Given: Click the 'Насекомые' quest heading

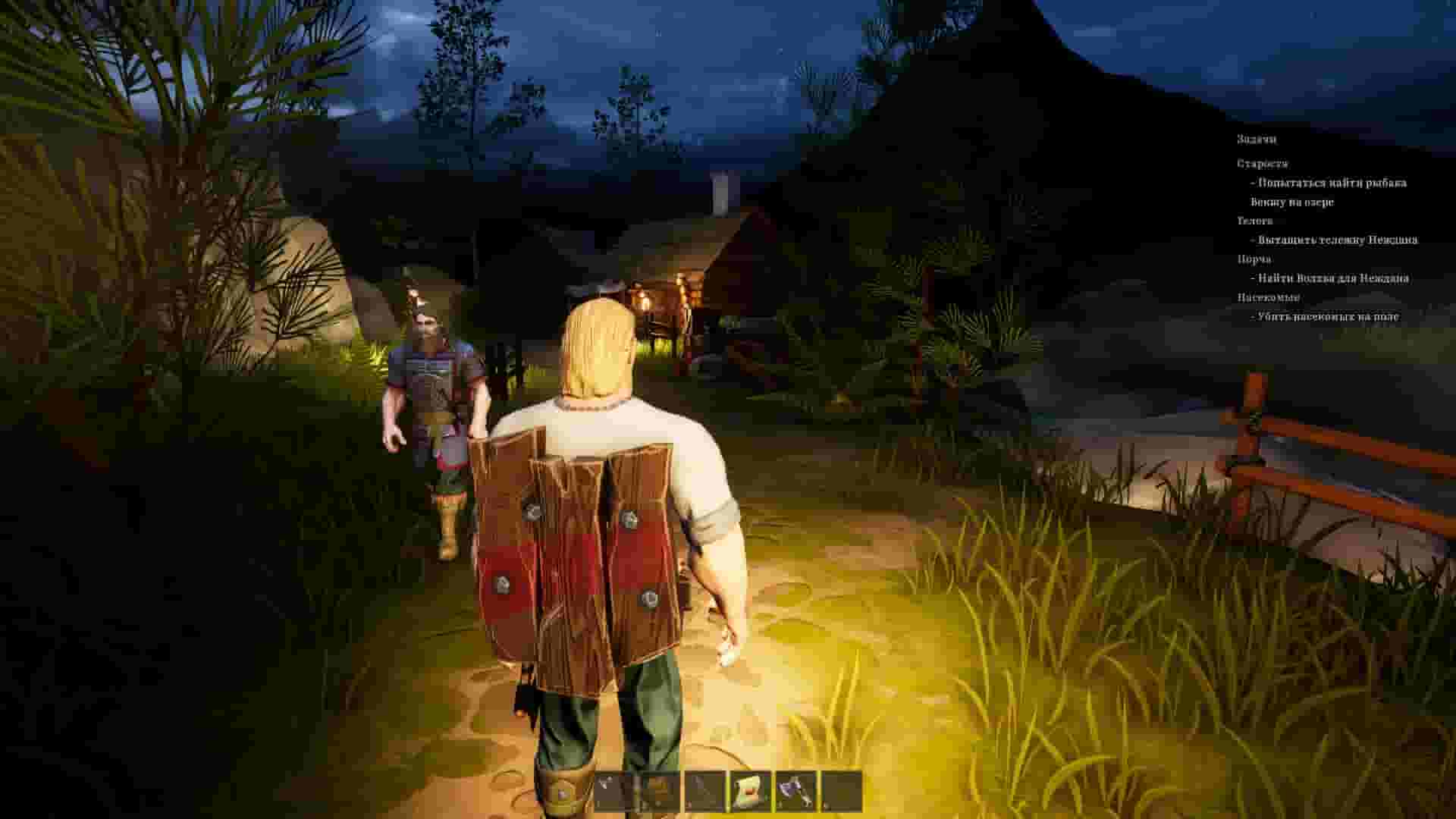Looking at the screenshot, I should [1268, 298].
